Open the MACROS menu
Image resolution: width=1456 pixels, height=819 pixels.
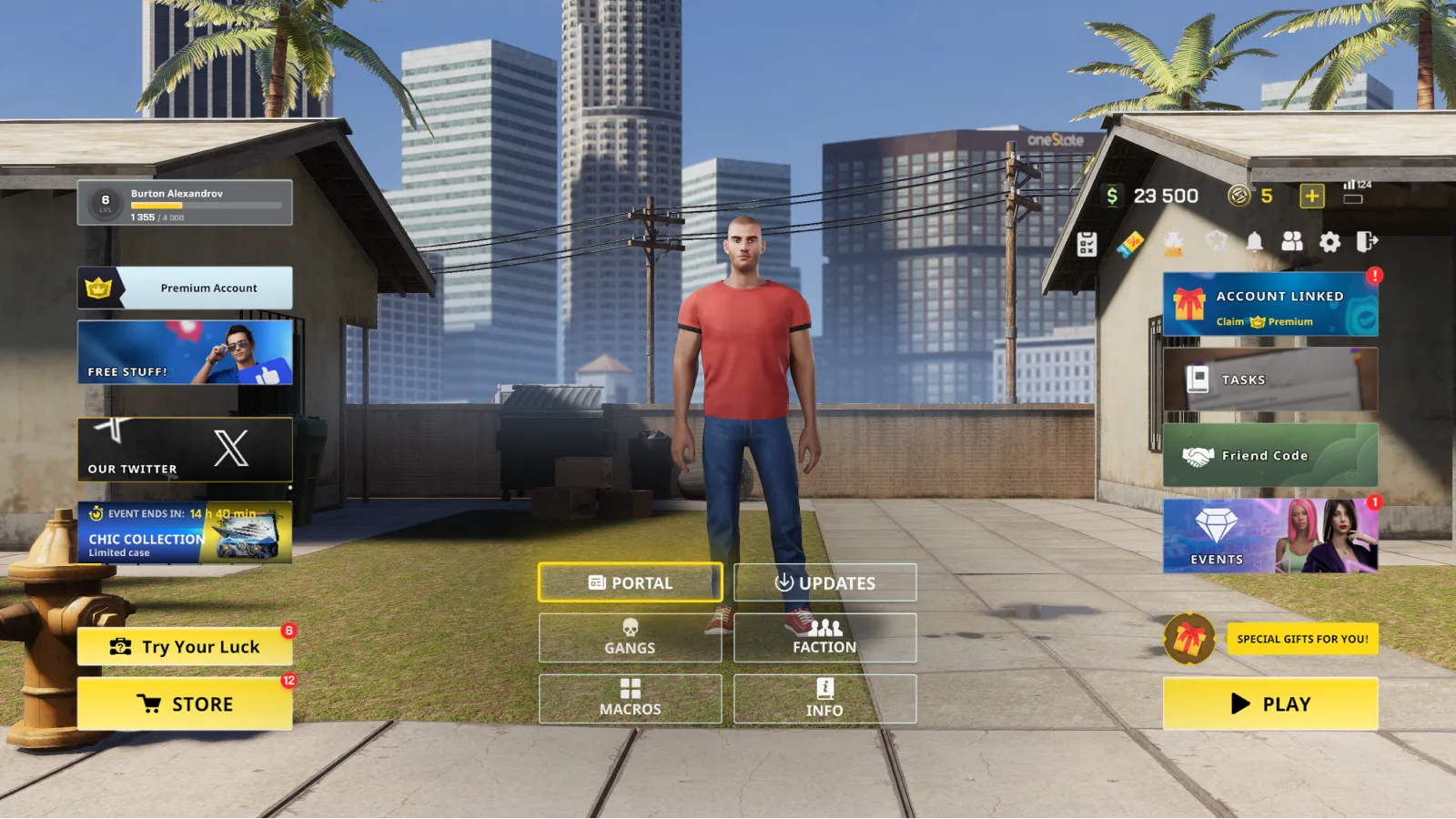(630, 698)
